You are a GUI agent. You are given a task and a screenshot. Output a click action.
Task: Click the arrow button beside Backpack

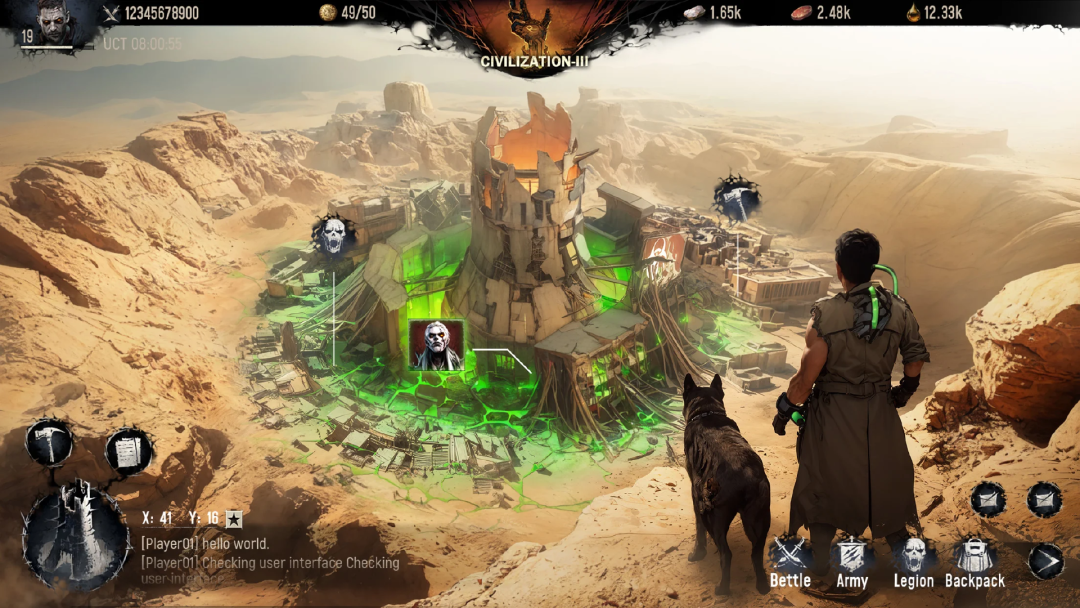coord(1045,561)
